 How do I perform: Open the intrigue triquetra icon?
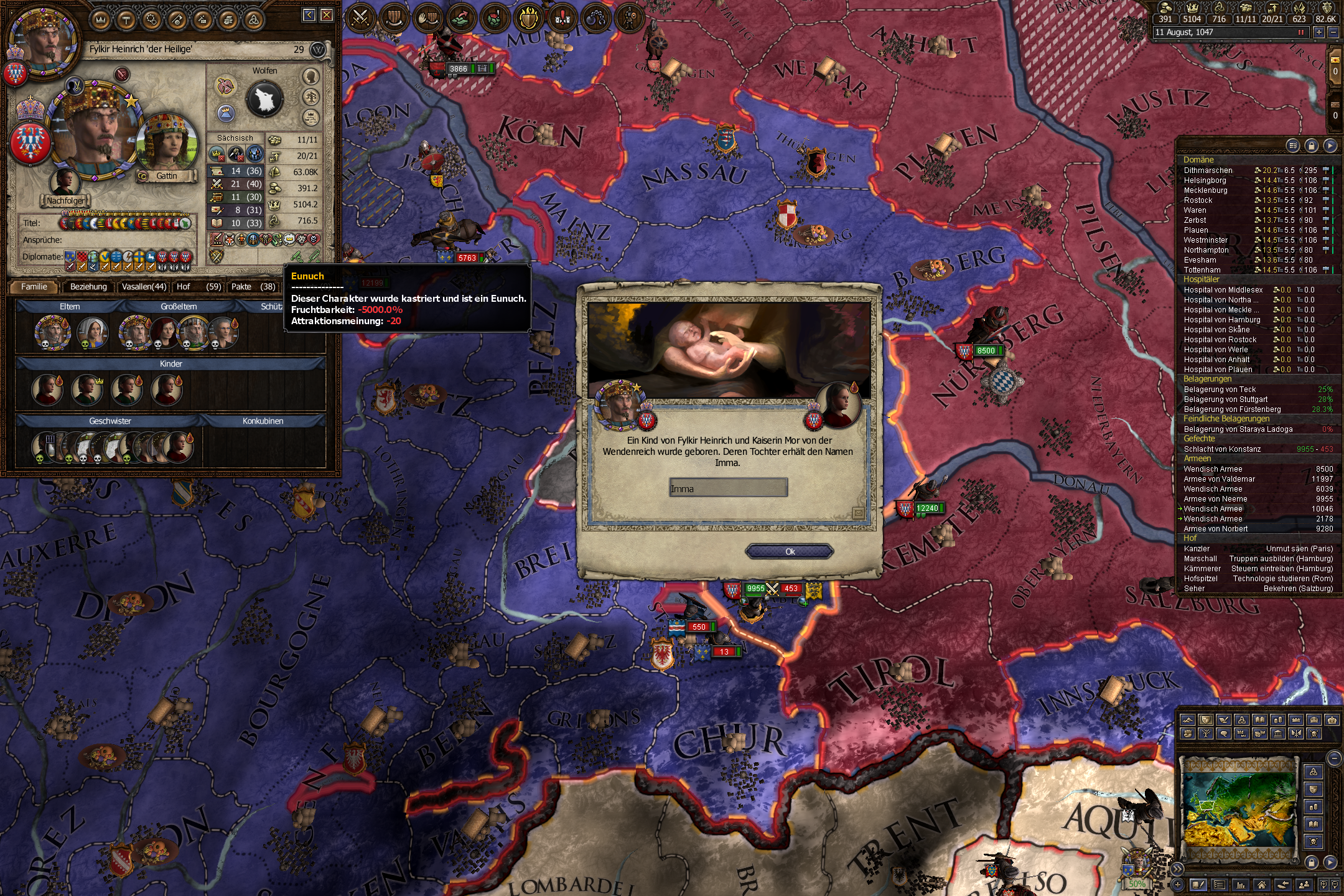click(x=255, y=18)
